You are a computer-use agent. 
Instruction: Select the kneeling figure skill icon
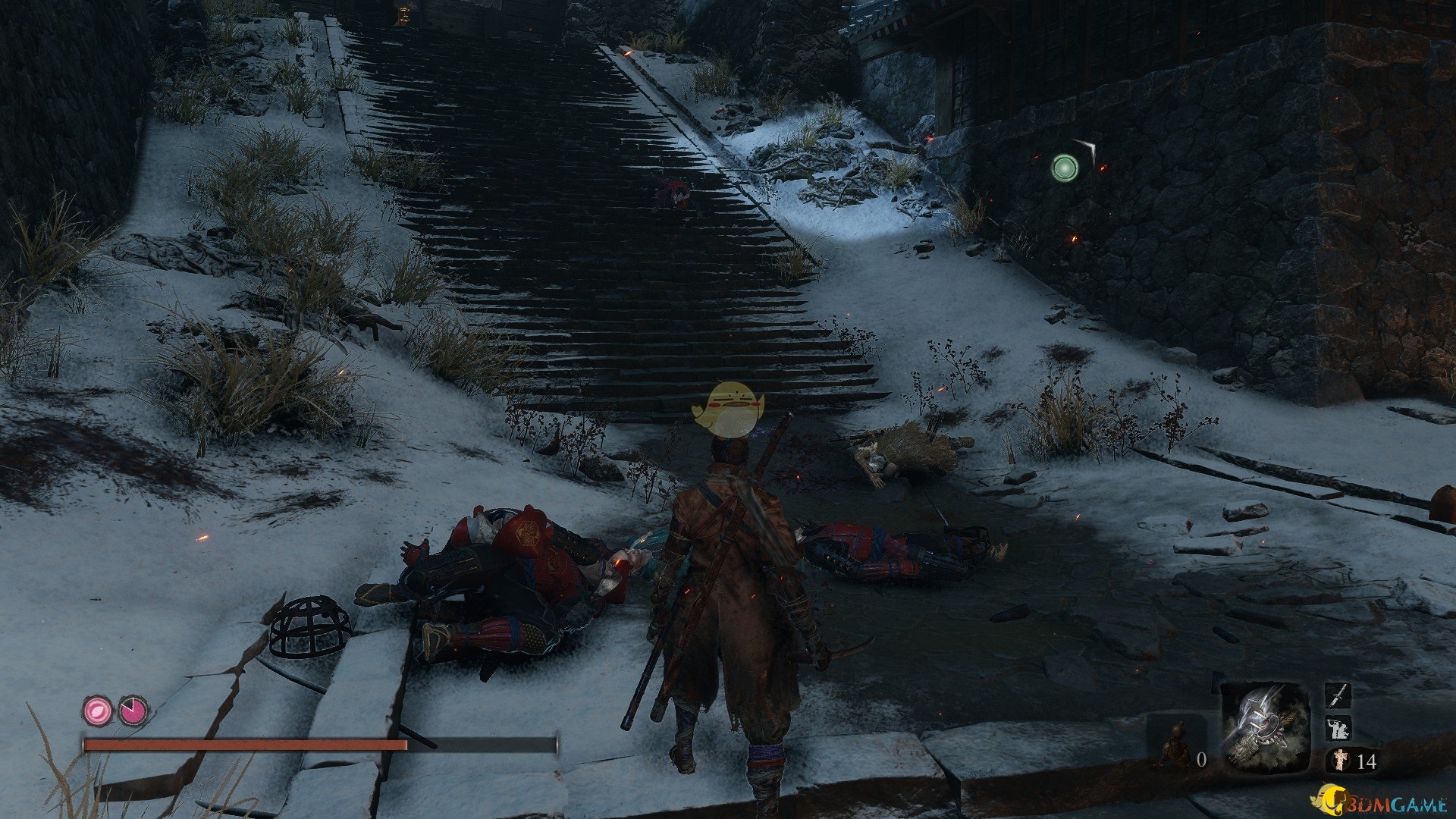tap(1337, 729)
